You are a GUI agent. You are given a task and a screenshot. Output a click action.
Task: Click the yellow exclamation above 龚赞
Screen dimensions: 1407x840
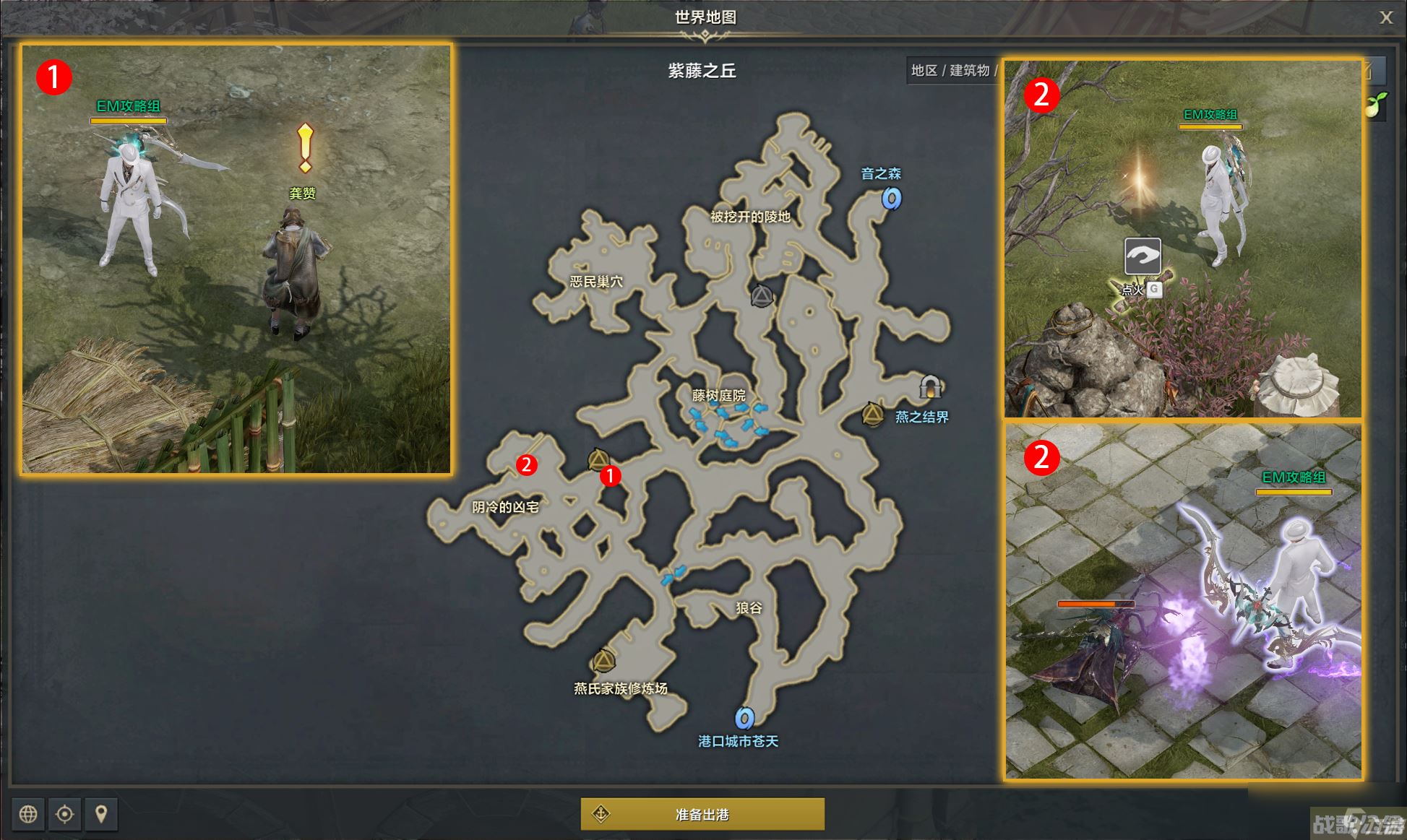(x=304, y=148)
